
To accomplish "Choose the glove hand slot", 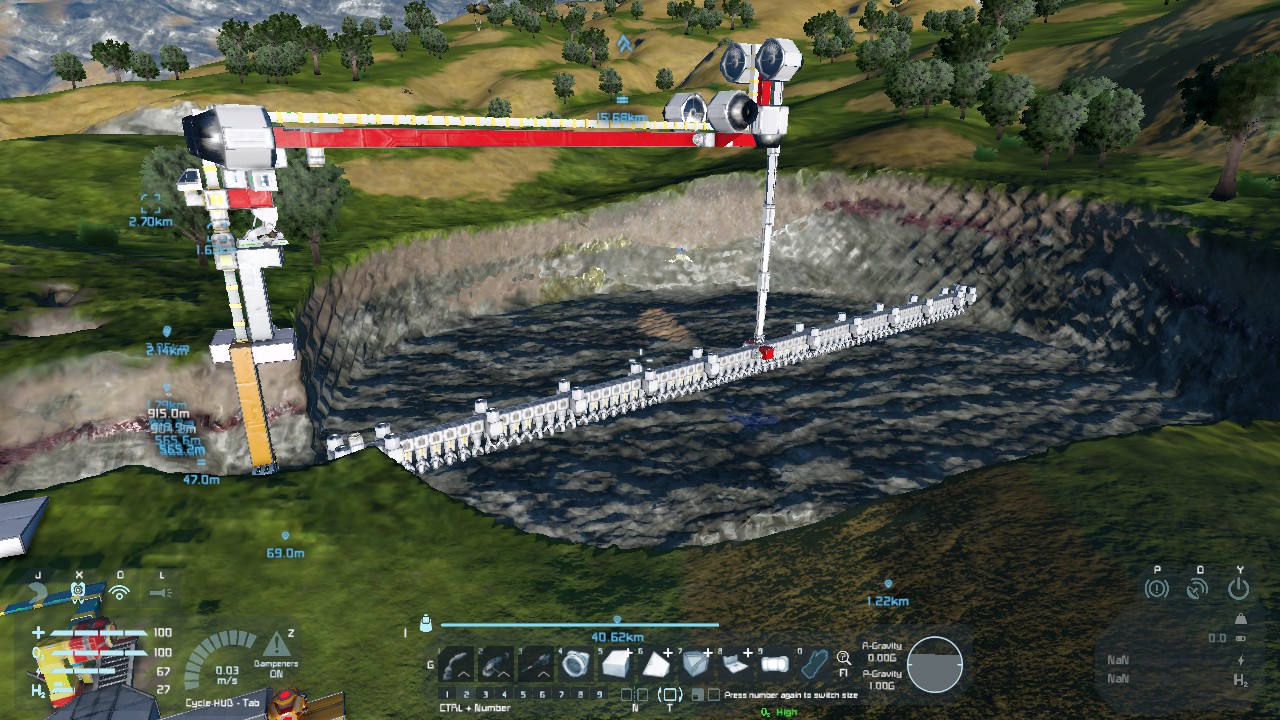I will tap(815, 663).
